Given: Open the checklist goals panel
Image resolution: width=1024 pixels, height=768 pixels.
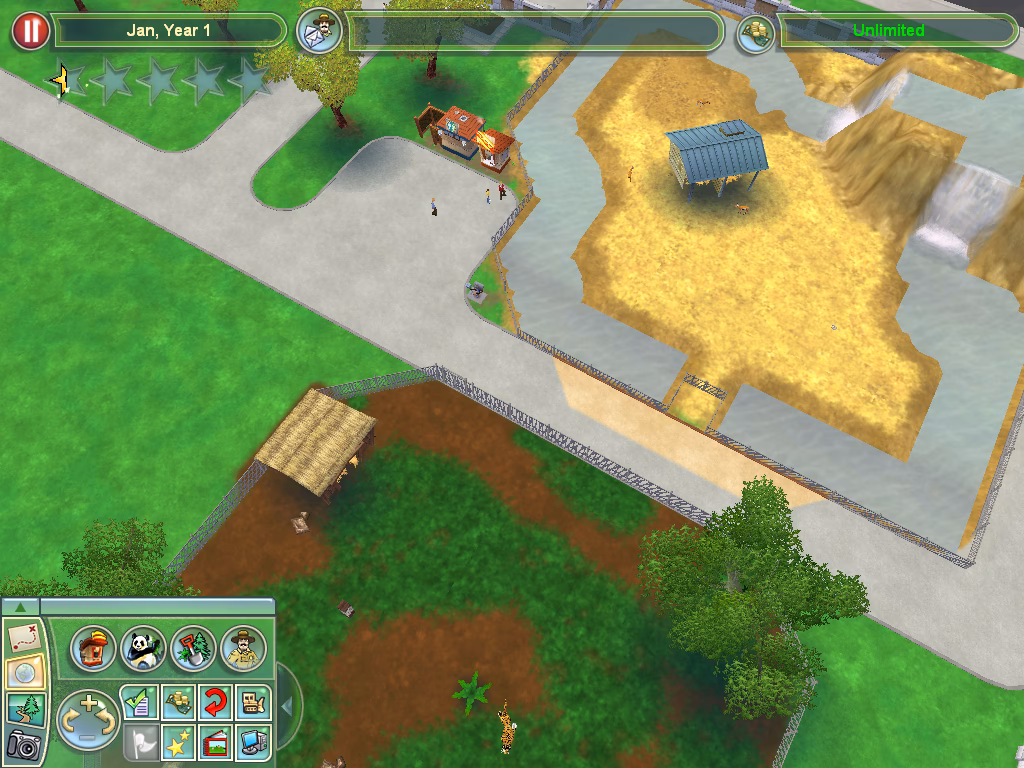Looking at the screenshot, I should 139,702.
